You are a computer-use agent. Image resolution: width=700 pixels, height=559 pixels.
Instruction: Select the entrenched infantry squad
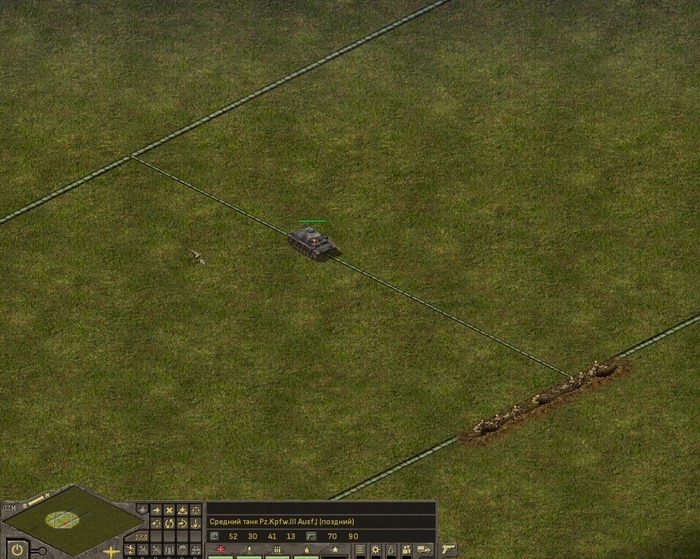pyautogui.click(x=545, y=398)
